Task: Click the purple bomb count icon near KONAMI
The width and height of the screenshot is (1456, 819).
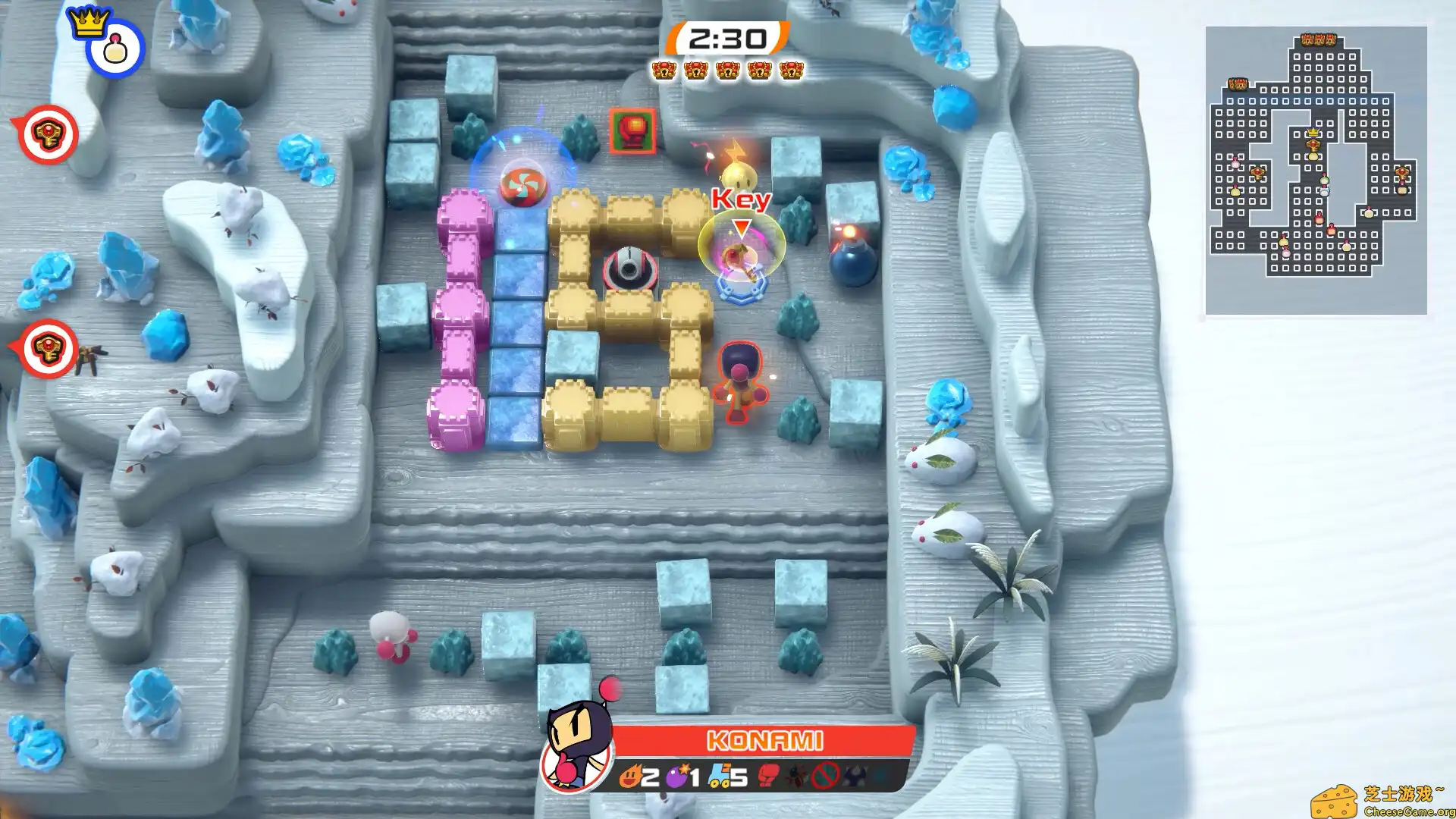Action: click(676, 774)
